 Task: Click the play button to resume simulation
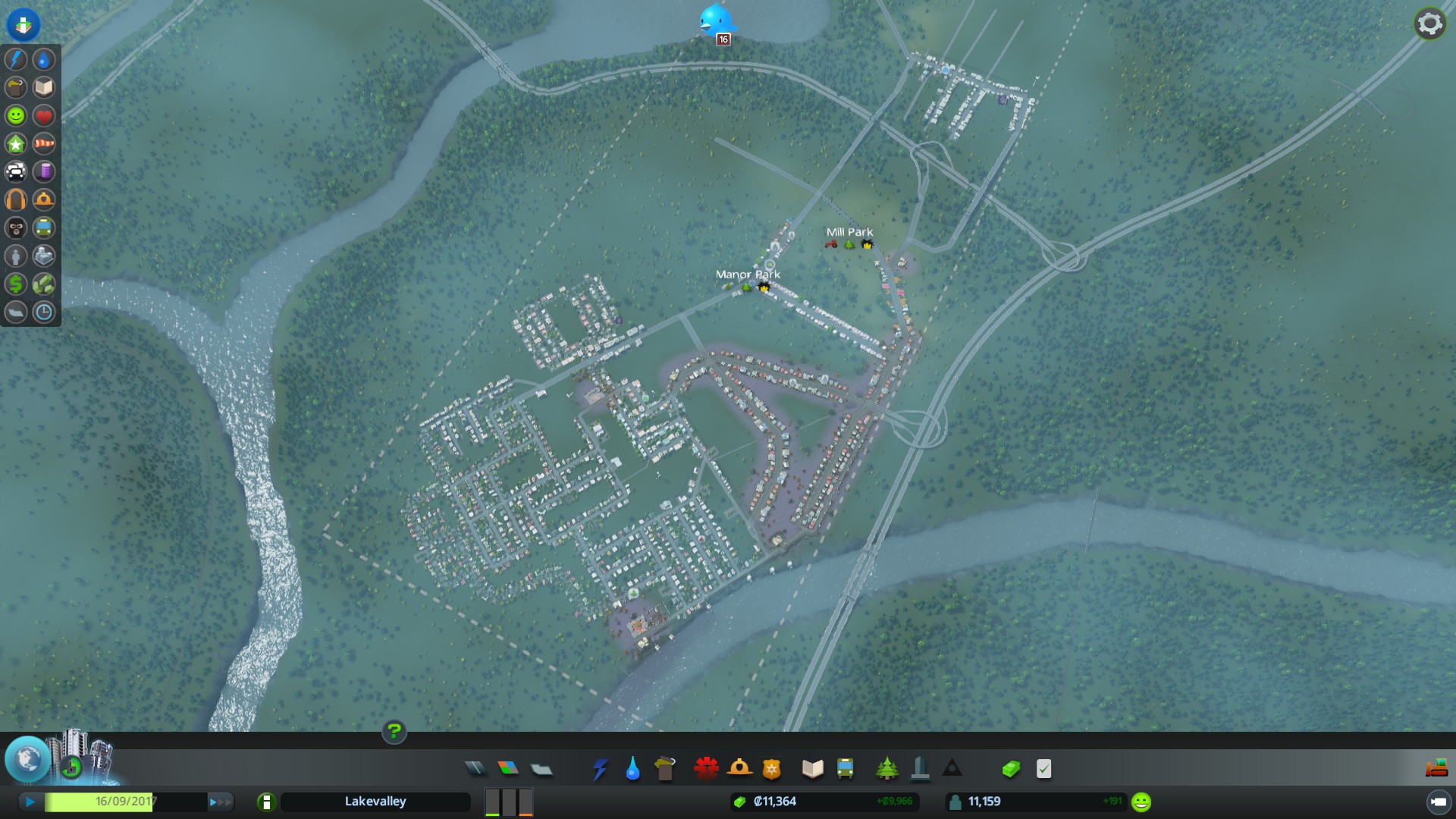(x=30, y=802)
